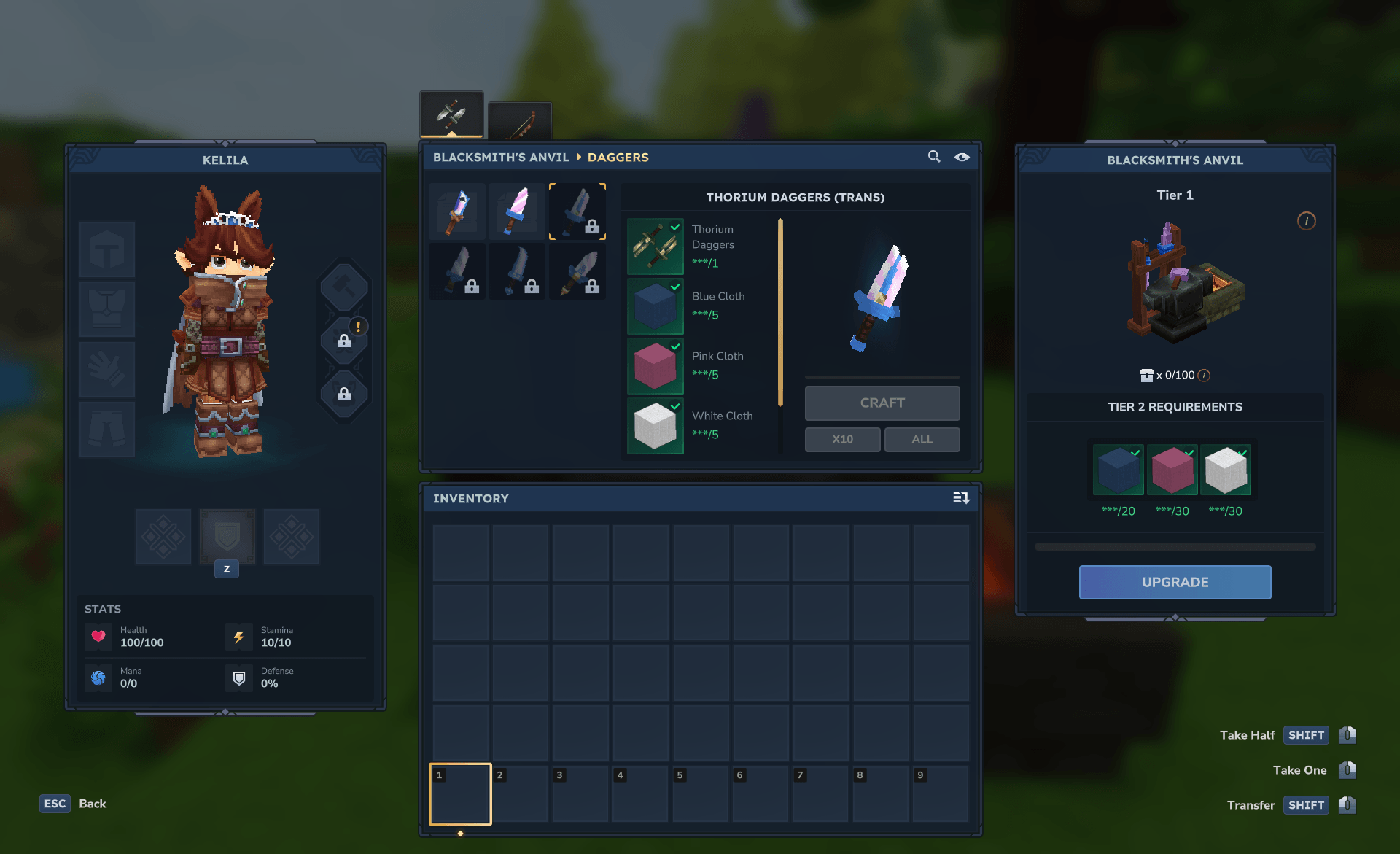Switch to the bow category tab

coord(520,122)
